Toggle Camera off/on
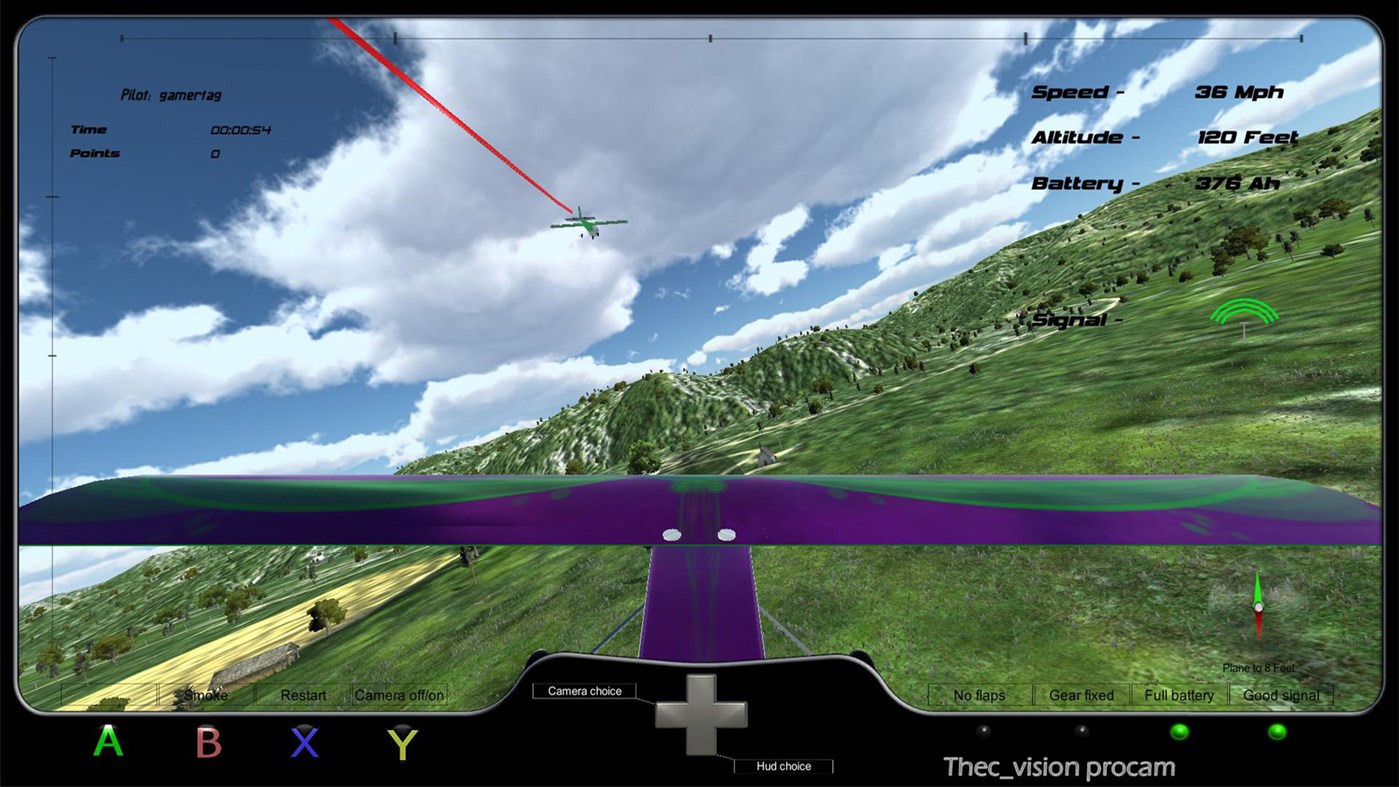Image resolution: width=1399 pixels, height=787 pixels. tap(398, 694)
